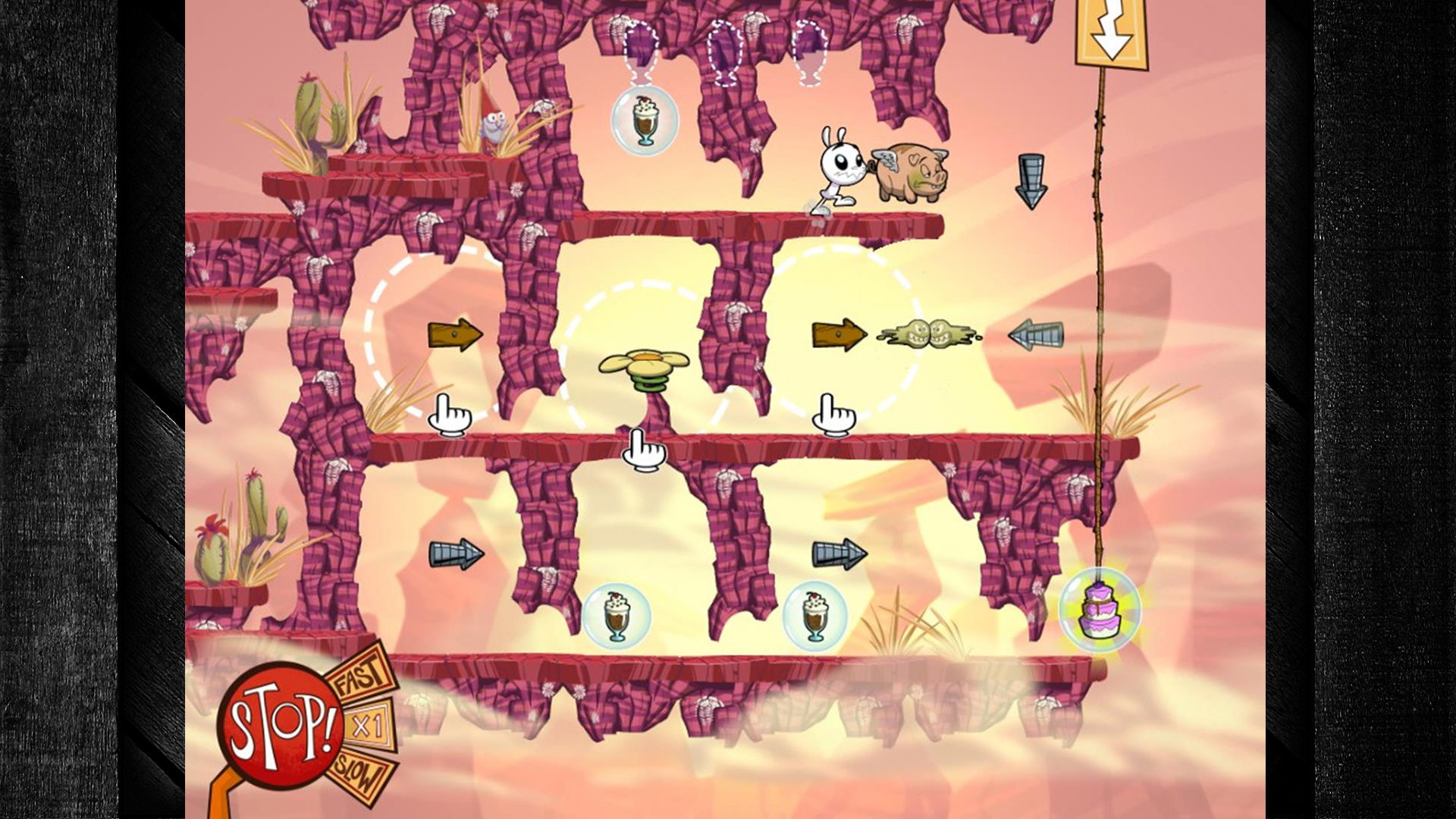Slow down with the SLOW sign

pos(362,774)
